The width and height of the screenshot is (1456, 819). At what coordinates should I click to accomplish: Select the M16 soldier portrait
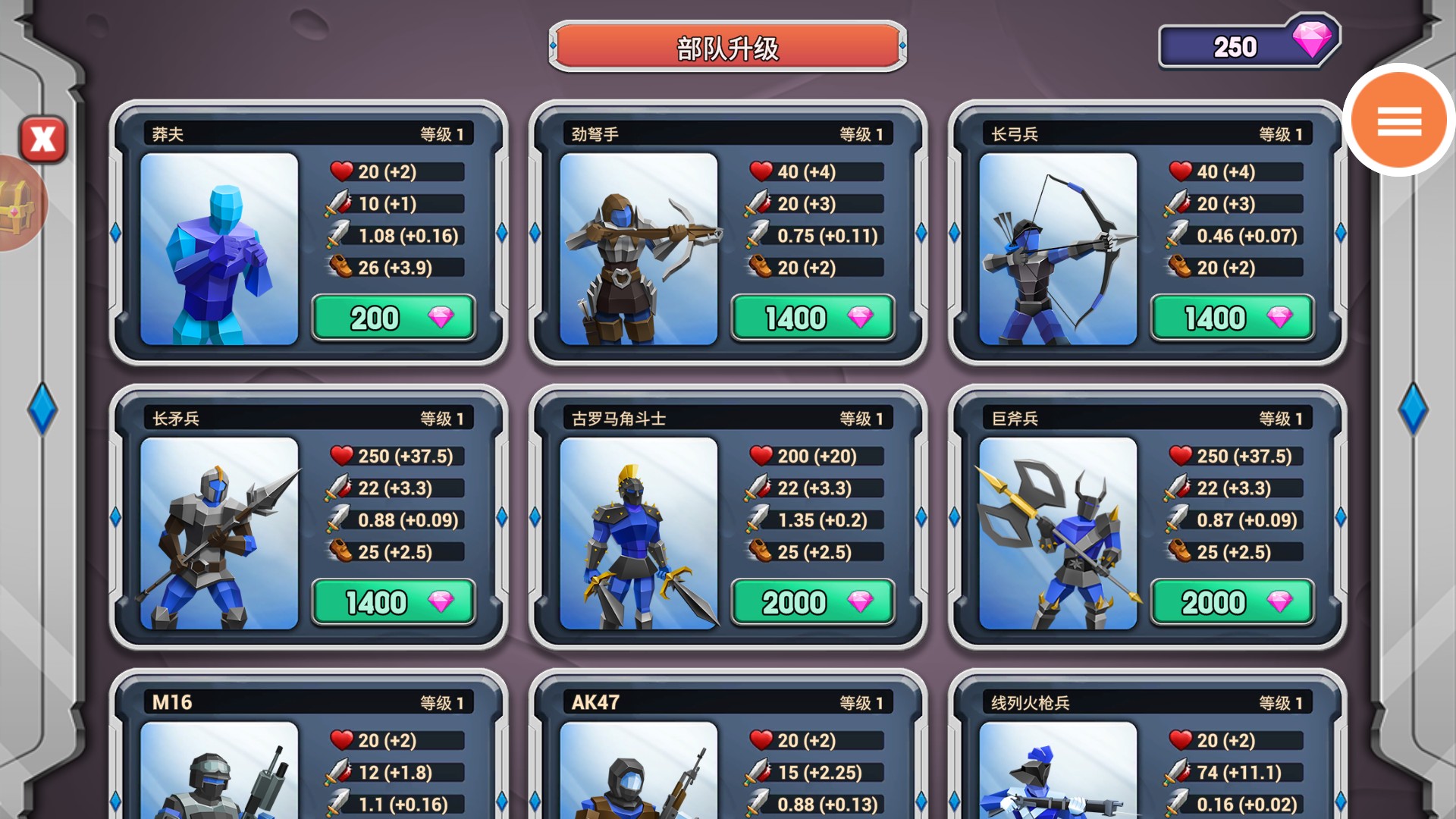click(x=220, y=781)
